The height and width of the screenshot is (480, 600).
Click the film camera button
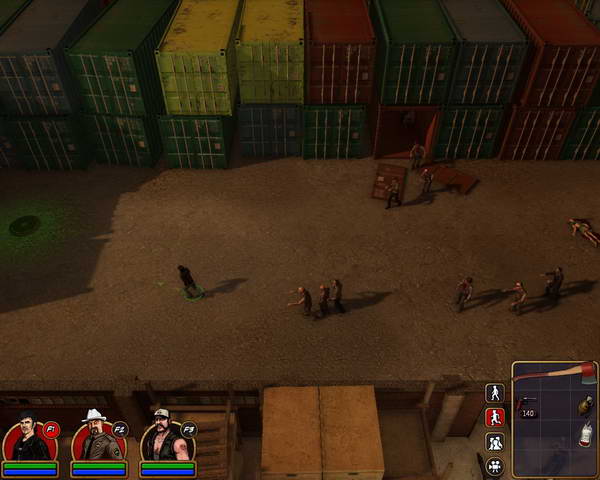coord(494,465)
